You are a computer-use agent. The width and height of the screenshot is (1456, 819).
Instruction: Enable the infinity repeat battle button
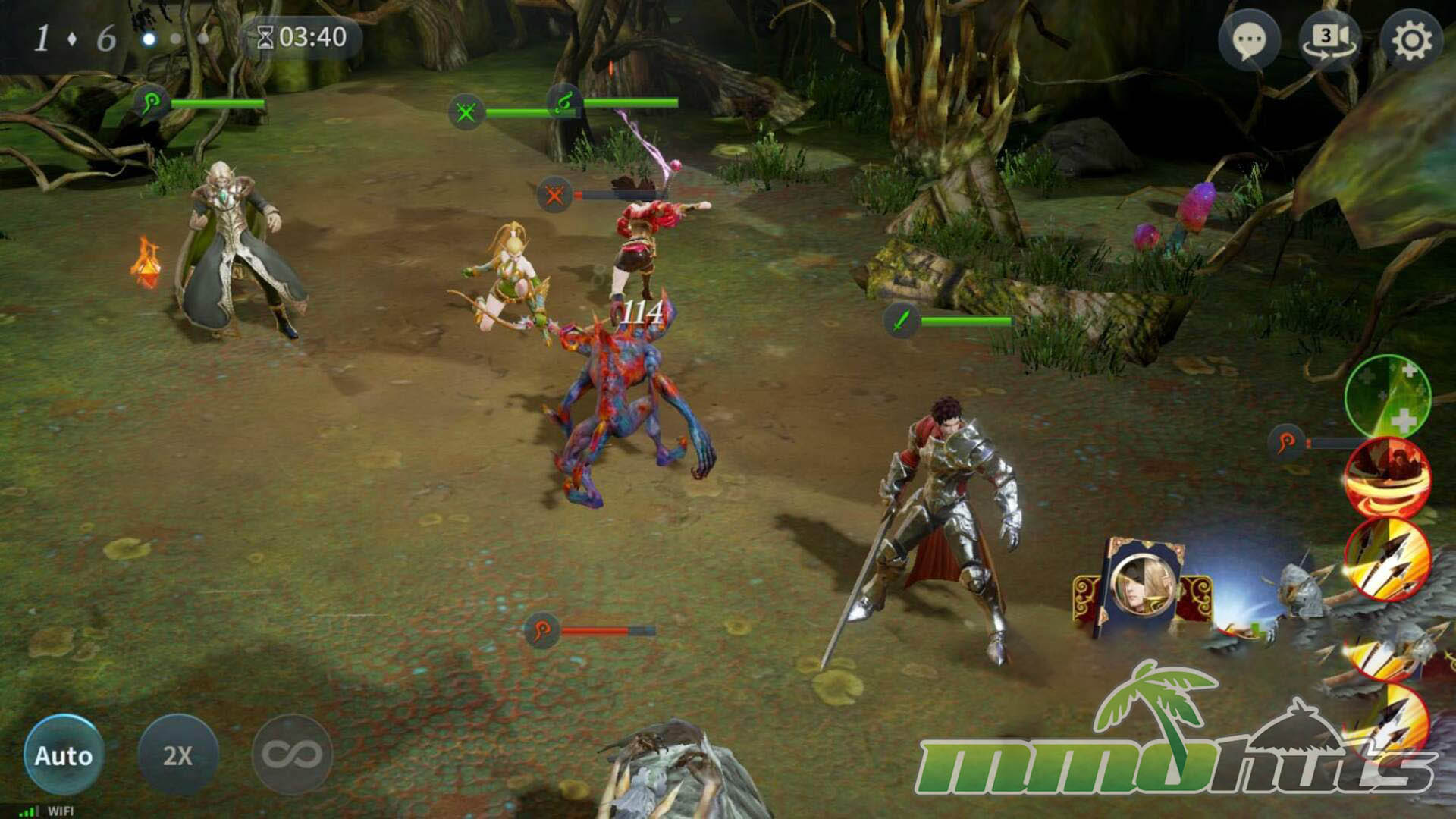tap(292, 755)
